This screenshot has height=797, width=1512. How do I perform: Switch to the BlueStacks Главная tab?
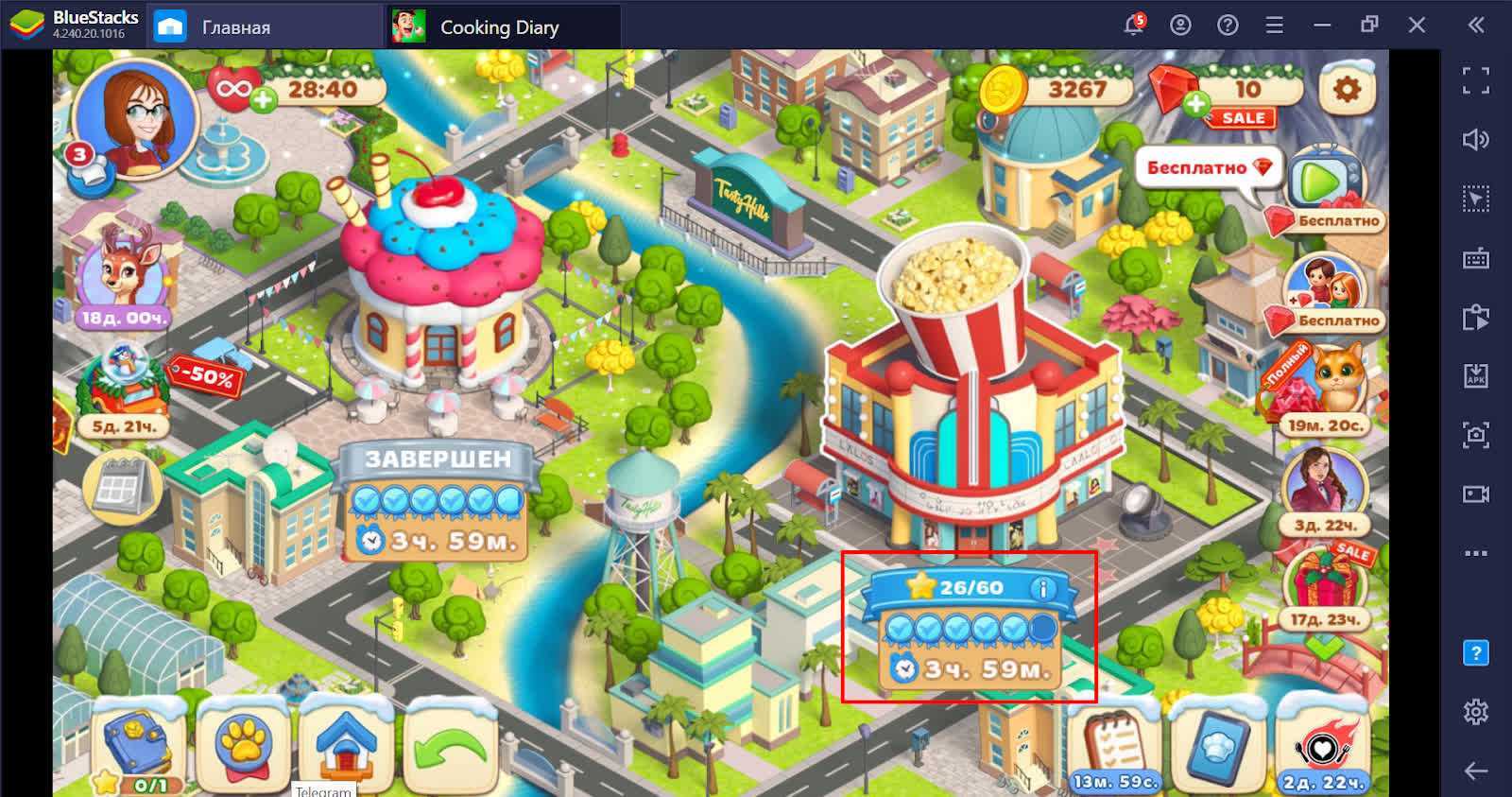[217, 27]
